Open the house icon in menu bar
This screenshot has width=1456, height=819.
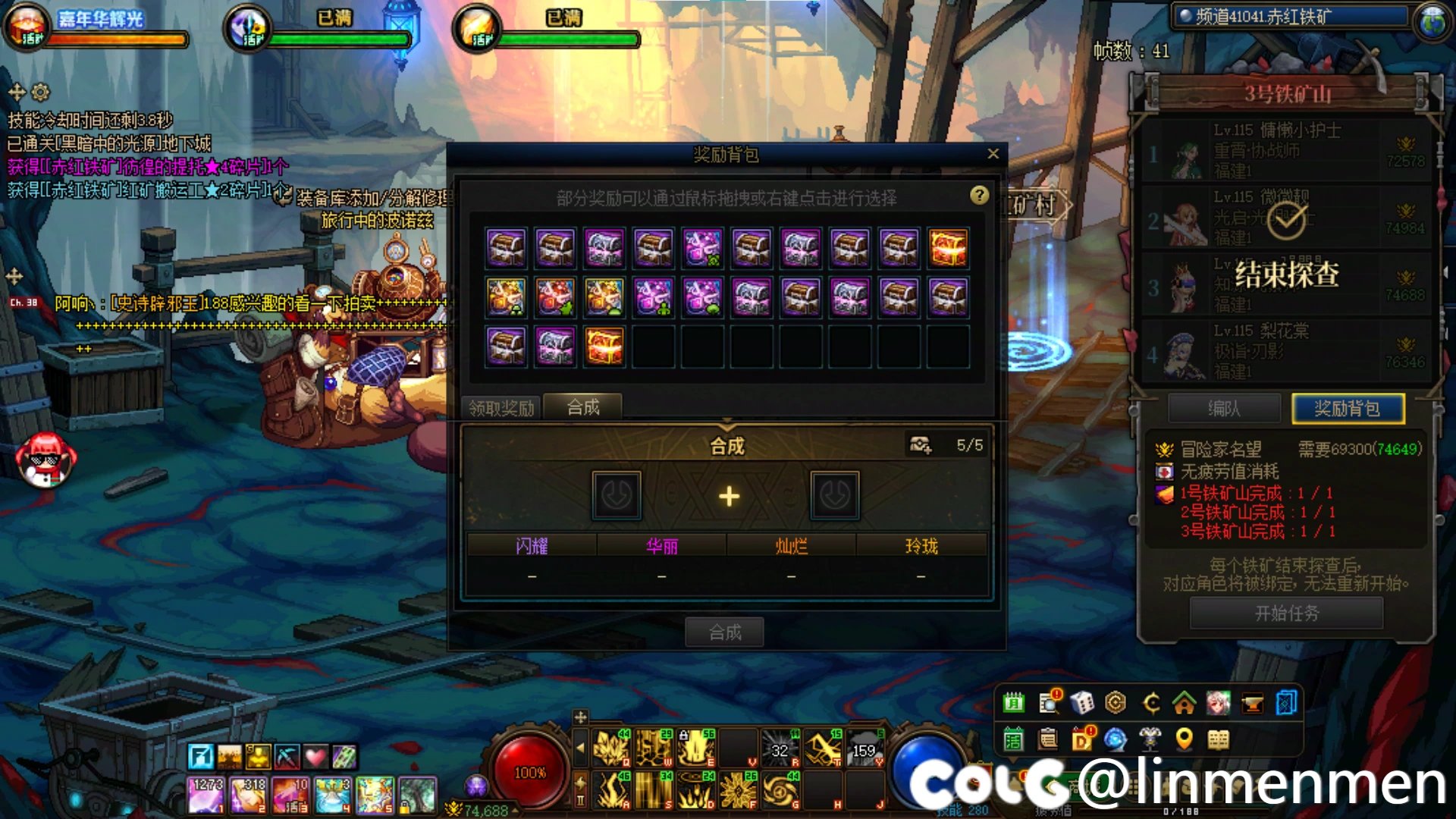pyautogui.click(x=1184, y=703)
